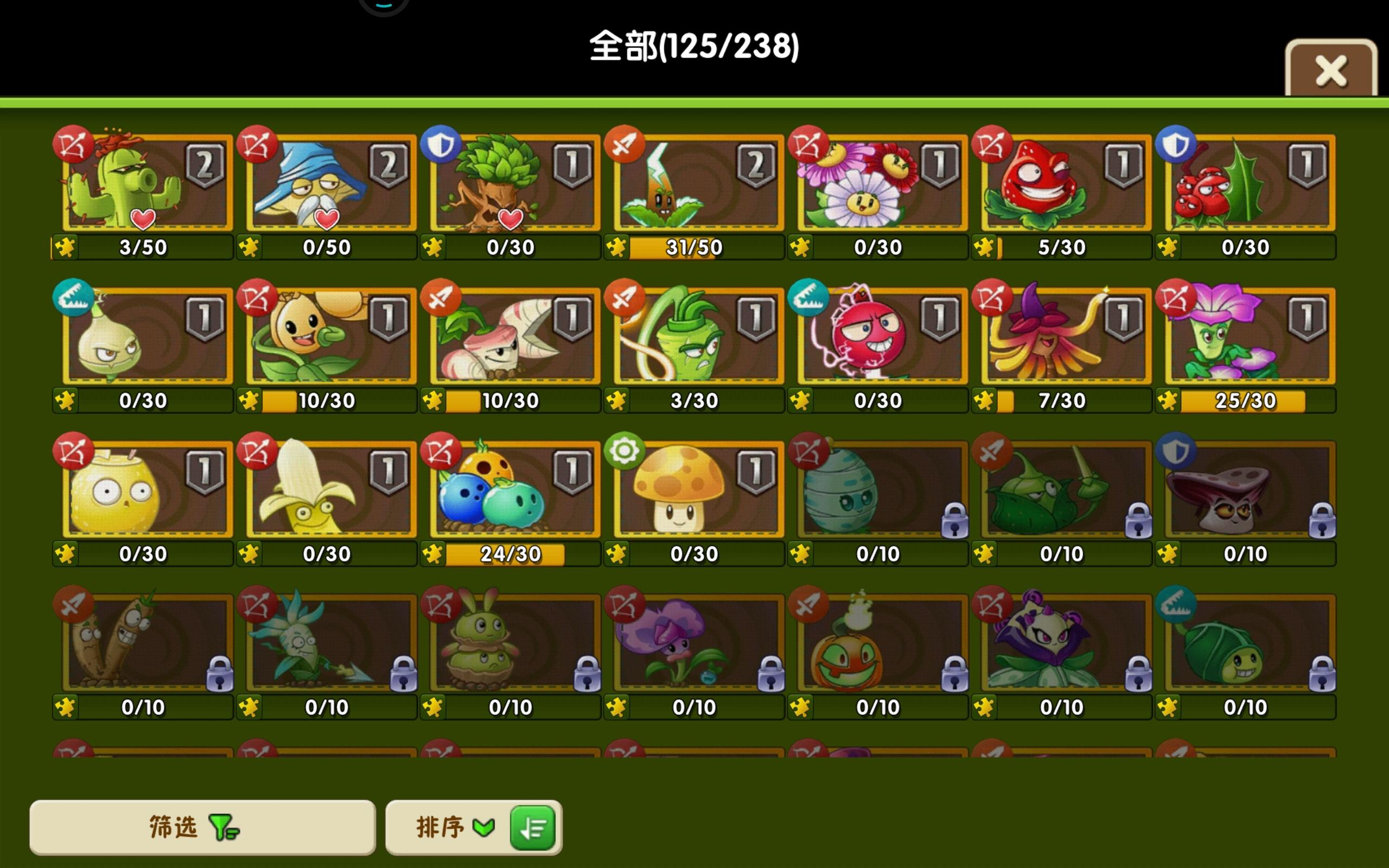
Task: Close the plant collection screen
Action: (x=1330, y=70)
